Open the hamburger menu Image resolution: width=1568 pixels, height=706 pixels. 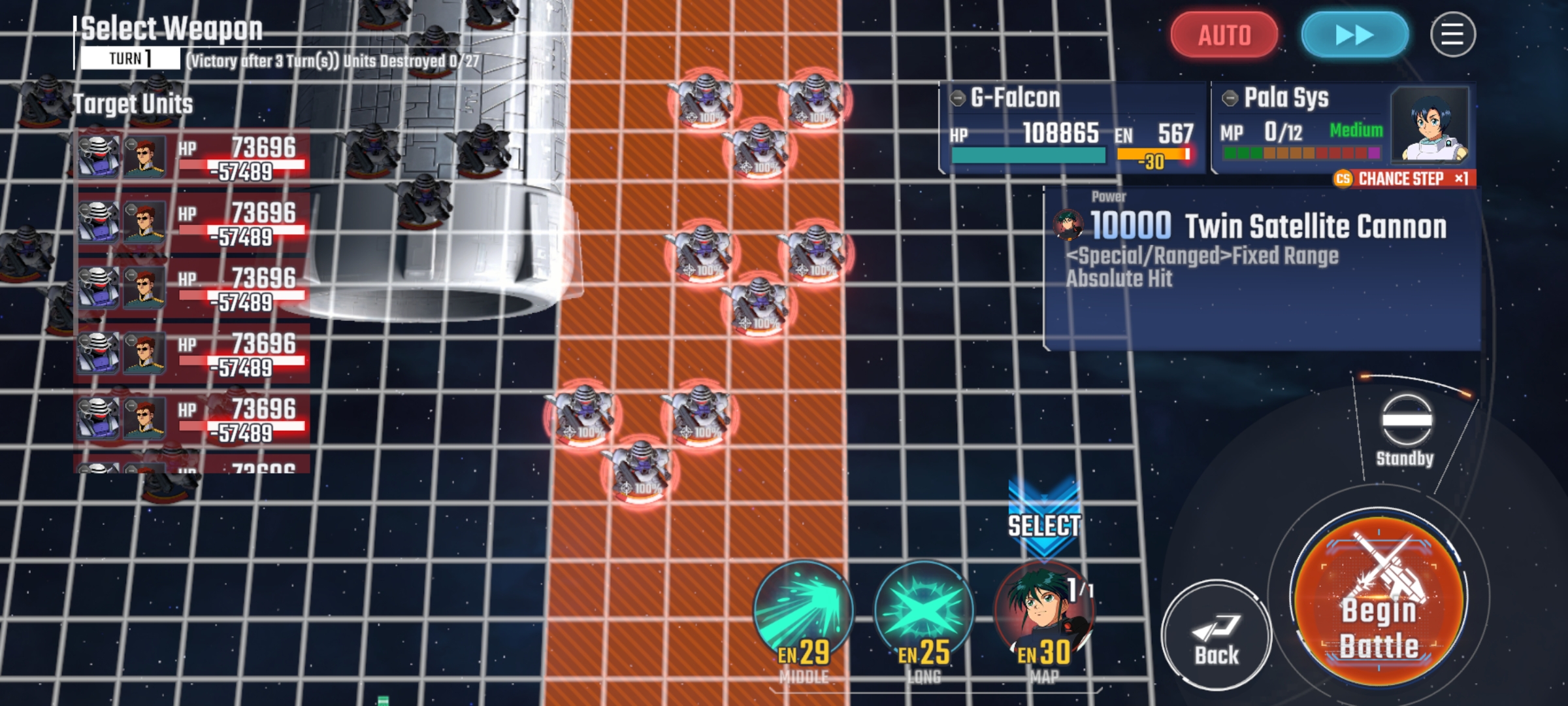[x=1452, y=35]
